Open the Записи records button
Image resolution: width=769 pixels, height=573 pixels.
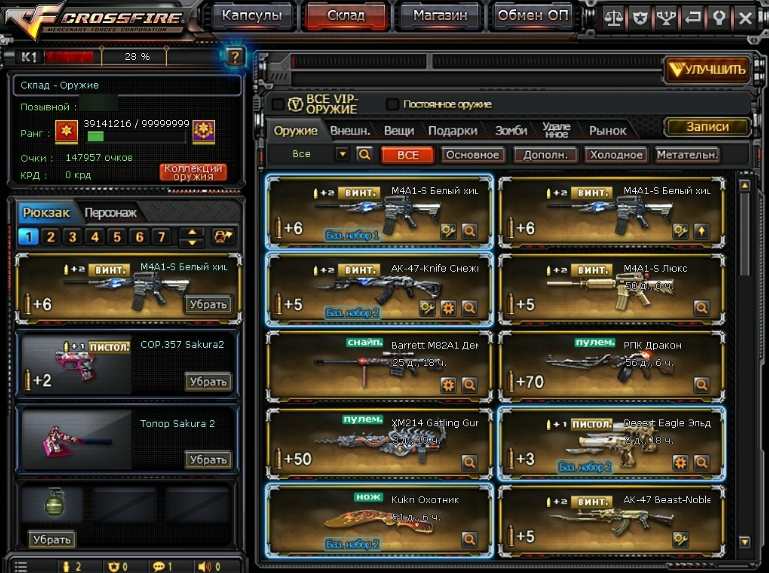tap(706, 128)
